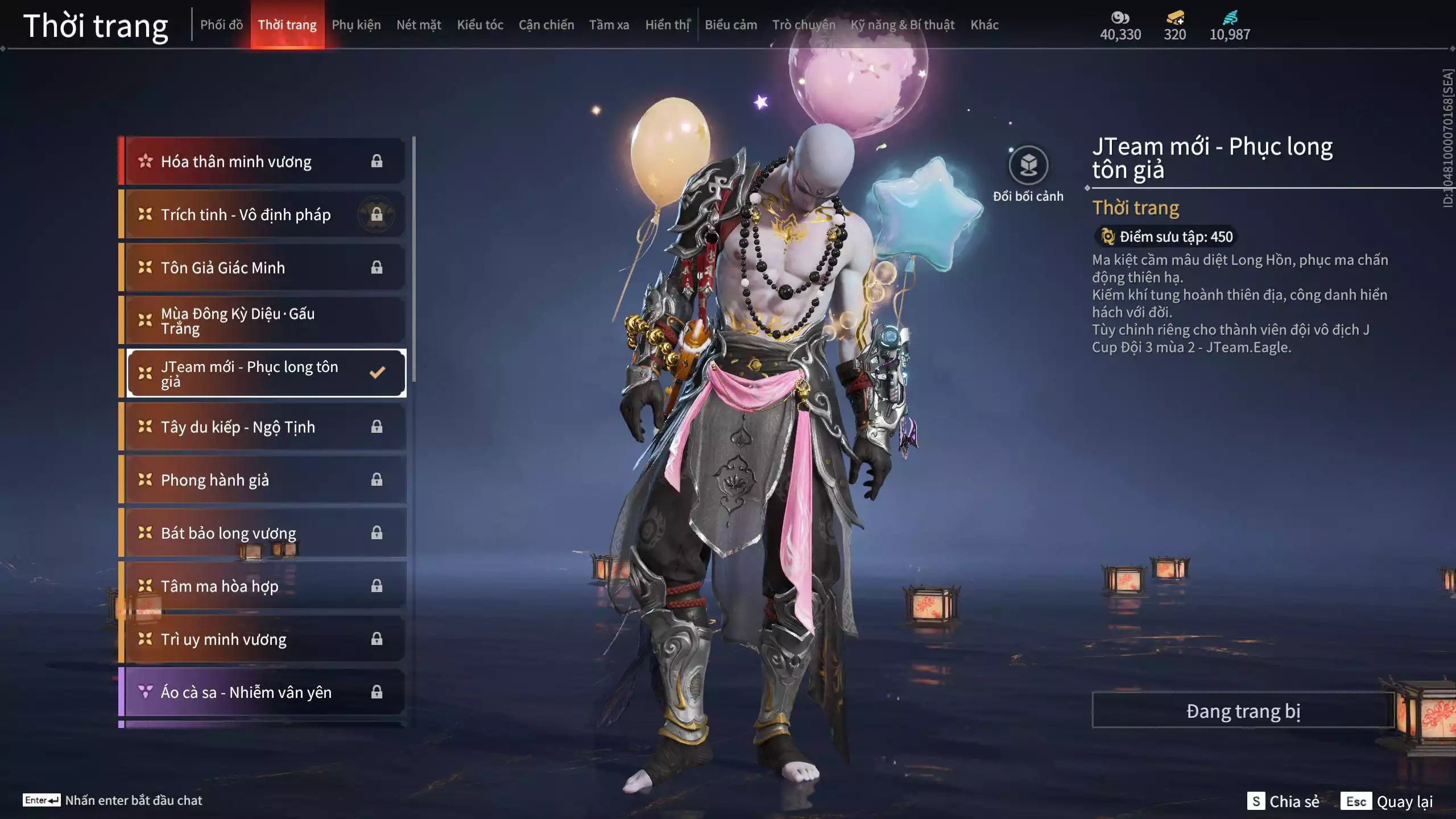Click the Đổi bối cảnh background icon
The height and width of the screenshot is (819, 1456).
pos(1028,166)
